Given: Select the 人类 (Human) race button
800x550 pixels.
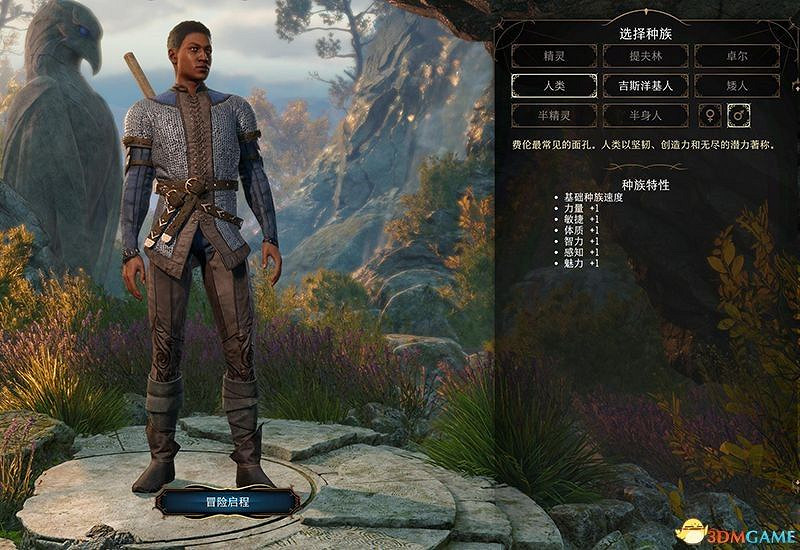Looking at the screenshot, I should pyautogui.click(x=553, y=86).
